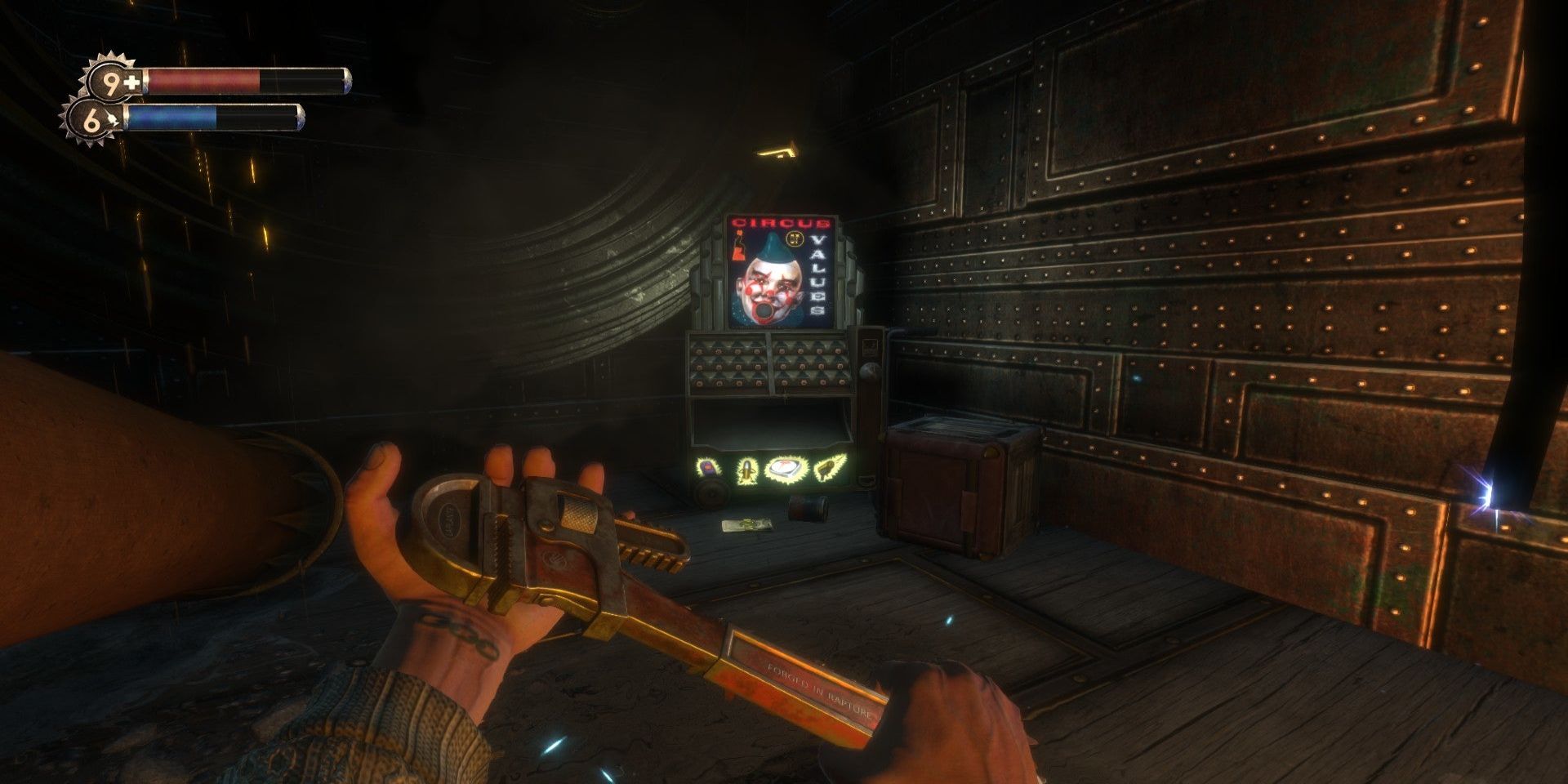Click the plus symbol on the health gauge

click(131, 82)
